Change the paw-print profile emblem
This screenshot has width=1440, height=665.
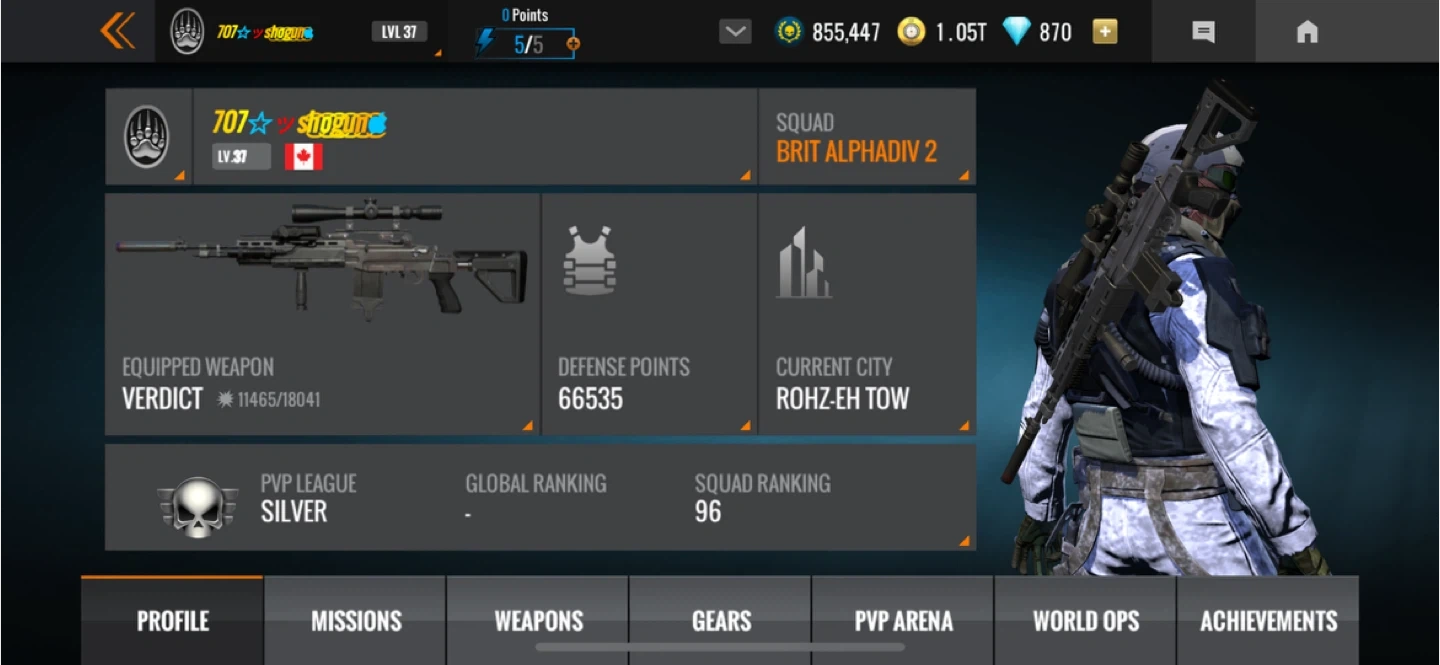click(148, 137)
